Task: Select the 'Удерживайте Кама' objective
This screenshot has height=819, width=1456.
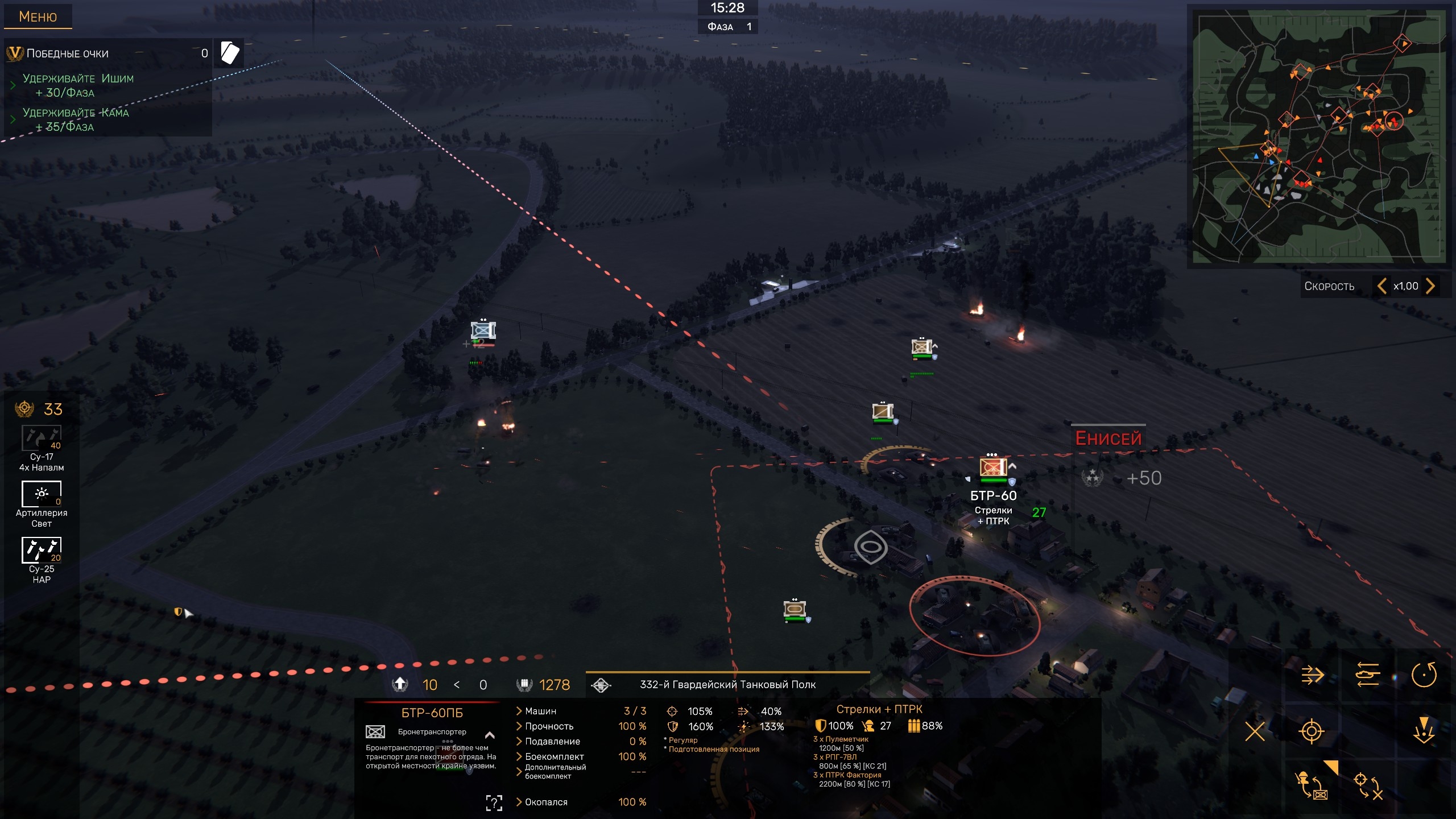Action: [76, 119]
